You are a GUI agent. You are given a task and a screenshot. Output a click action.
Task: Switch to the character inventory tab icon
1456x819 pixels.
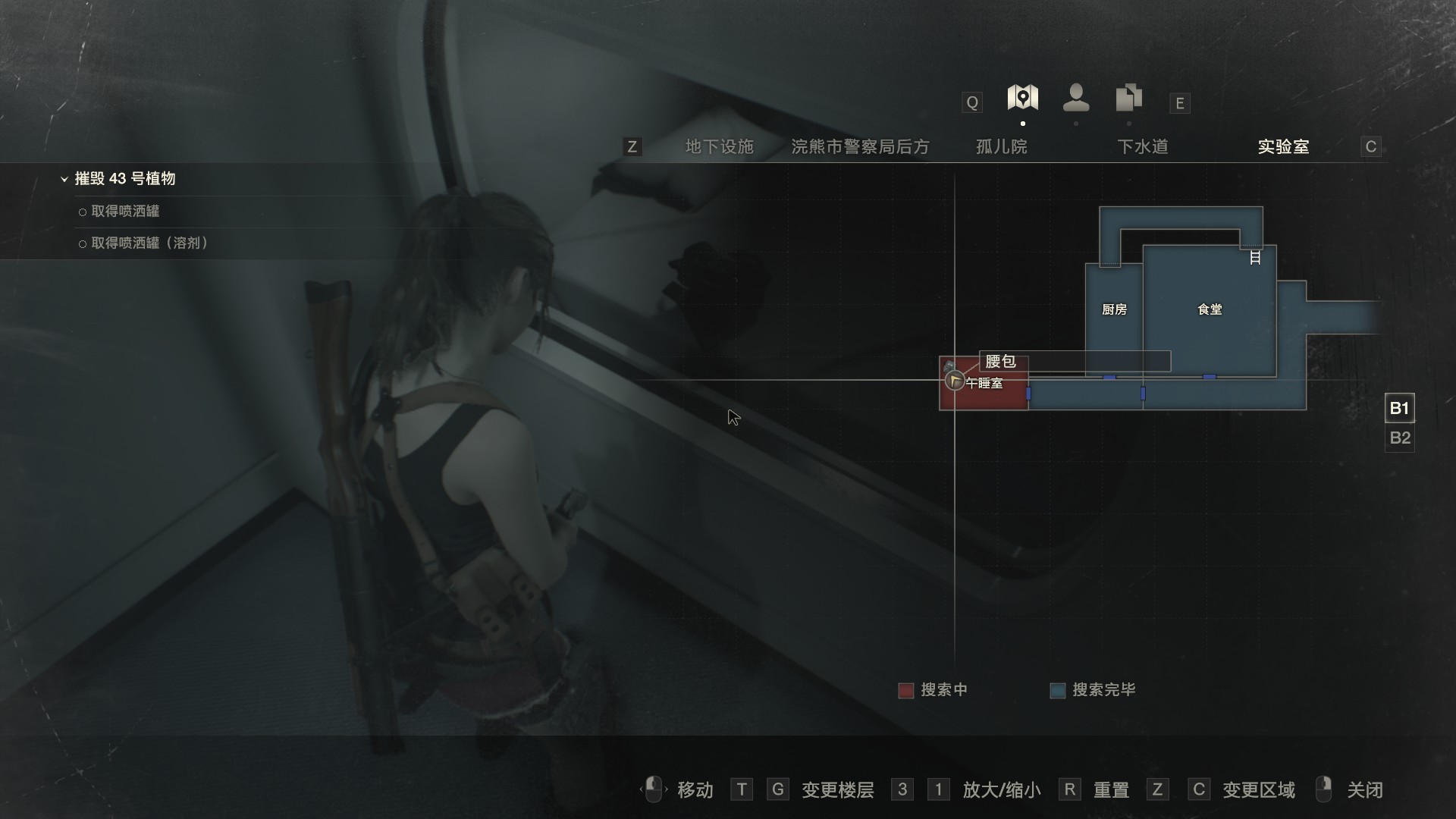[1075, 98]
